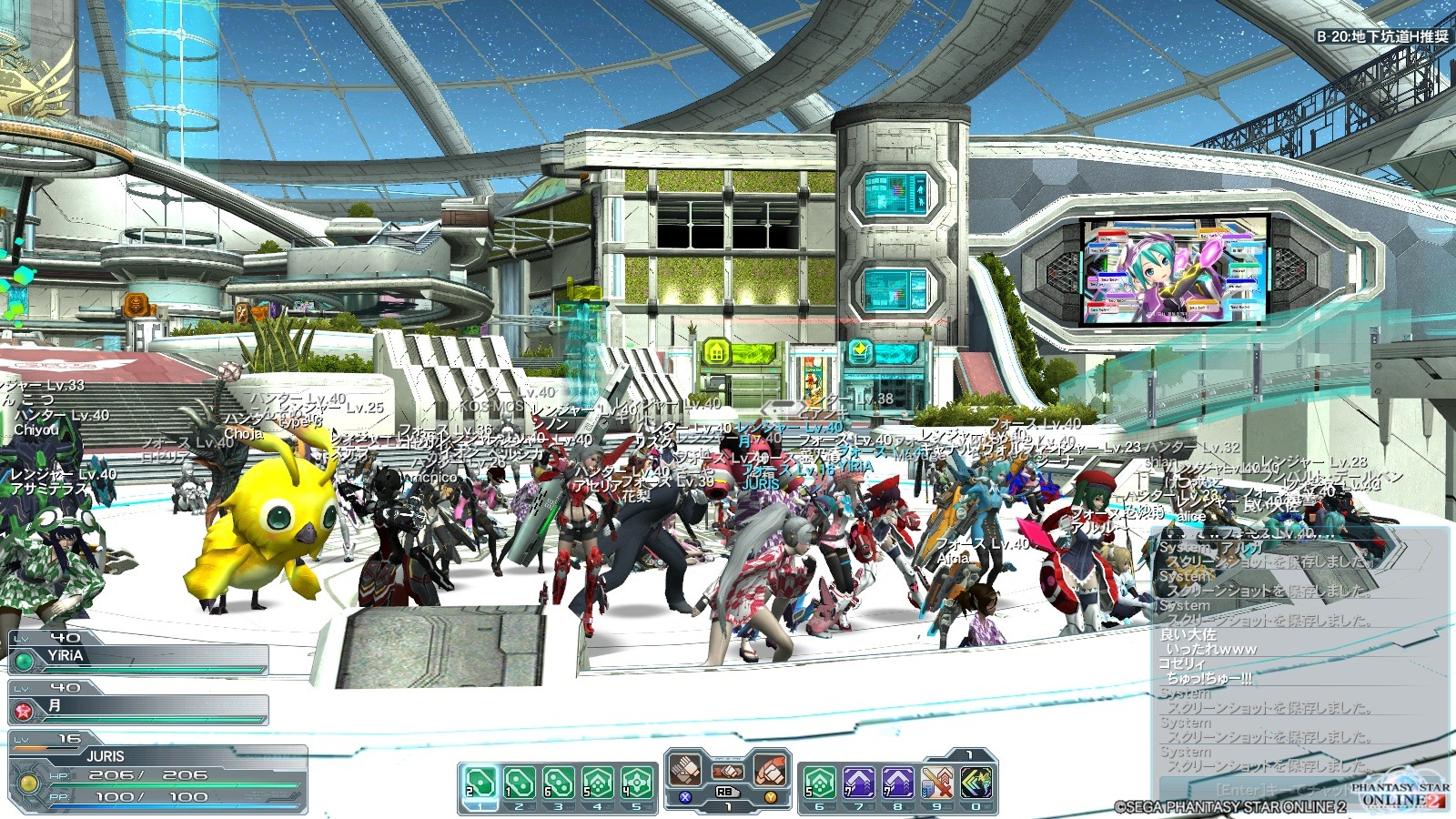Image resolution: width=1456 pixels, height=819 pixels.
Task: Activate the sword boost icon in slot 9
Action: (936, 783)
